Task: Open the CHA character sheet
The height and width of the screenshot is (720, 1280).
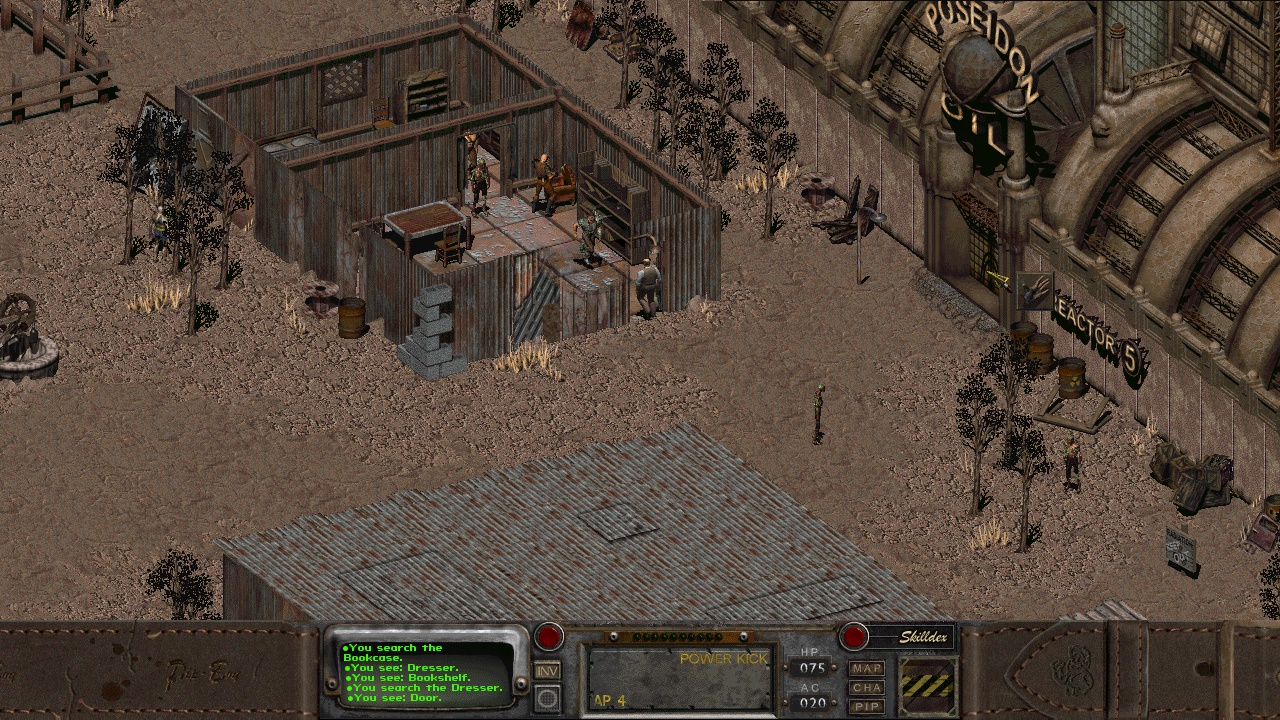Action: tap(867, 687)
